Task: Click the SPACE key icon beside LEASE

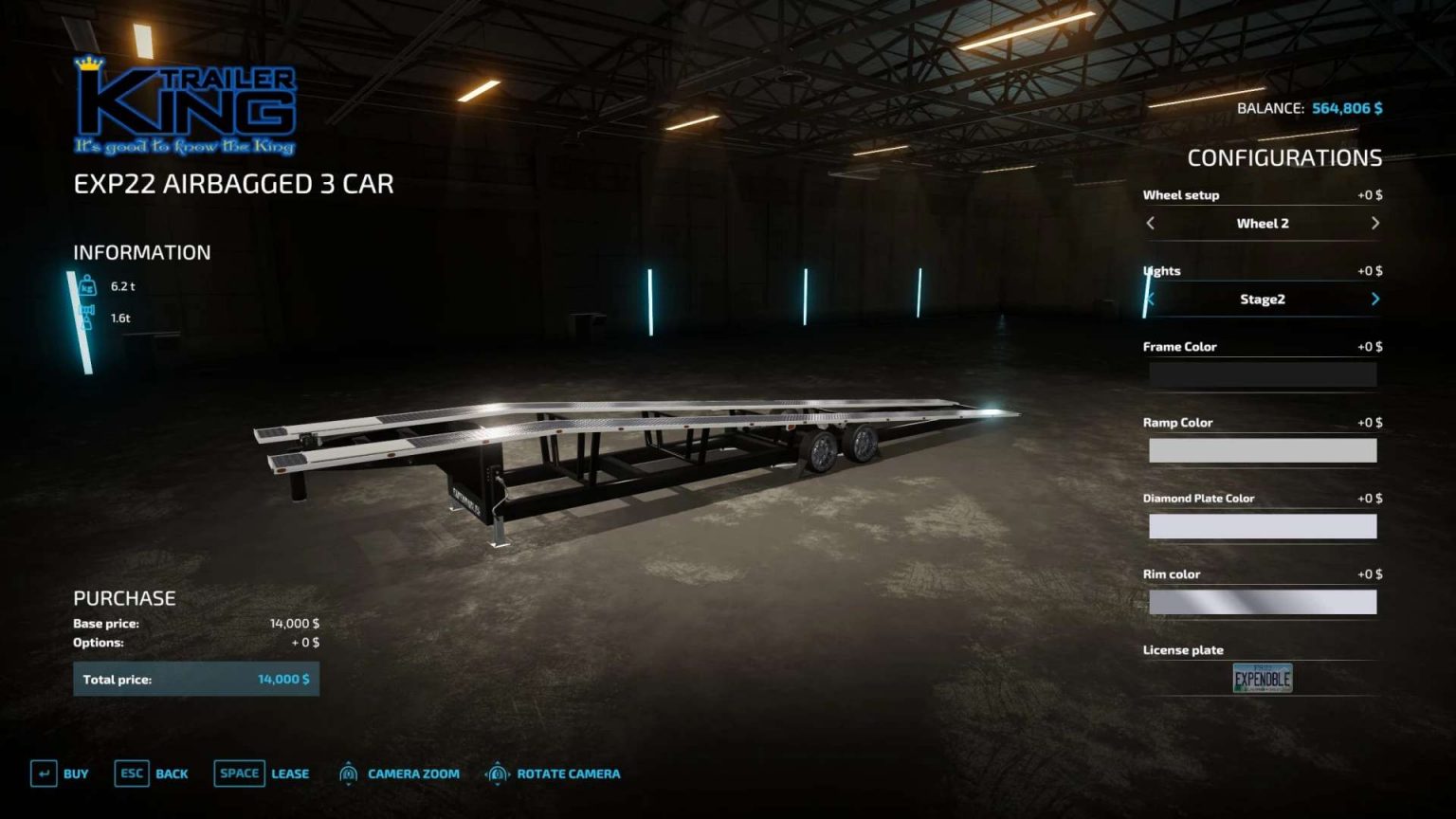Action: [x=238, y=773]
